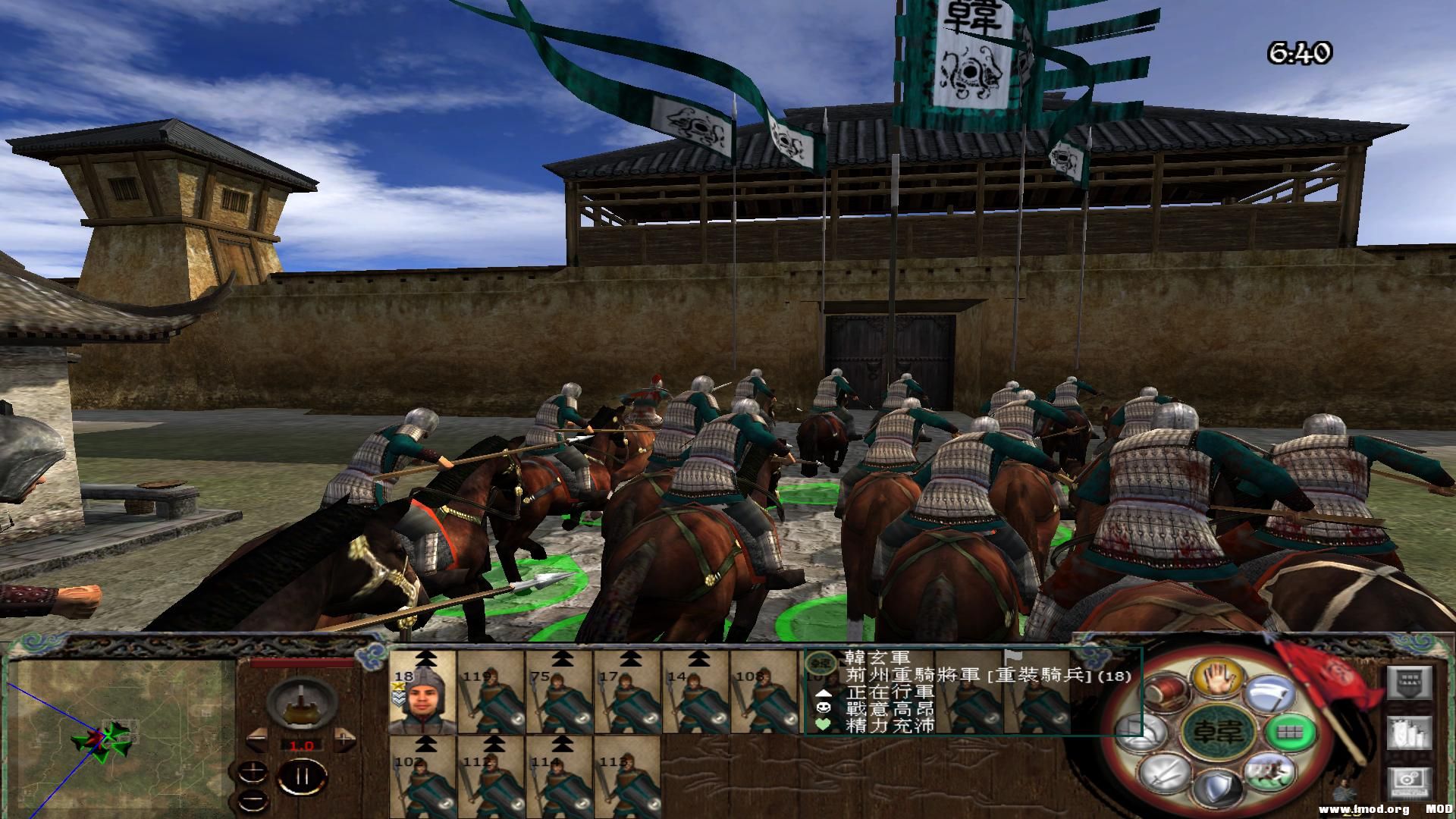Select the halberd special ability icon
Screen dimensions: 1456x819
click(x=1269, y=694)
